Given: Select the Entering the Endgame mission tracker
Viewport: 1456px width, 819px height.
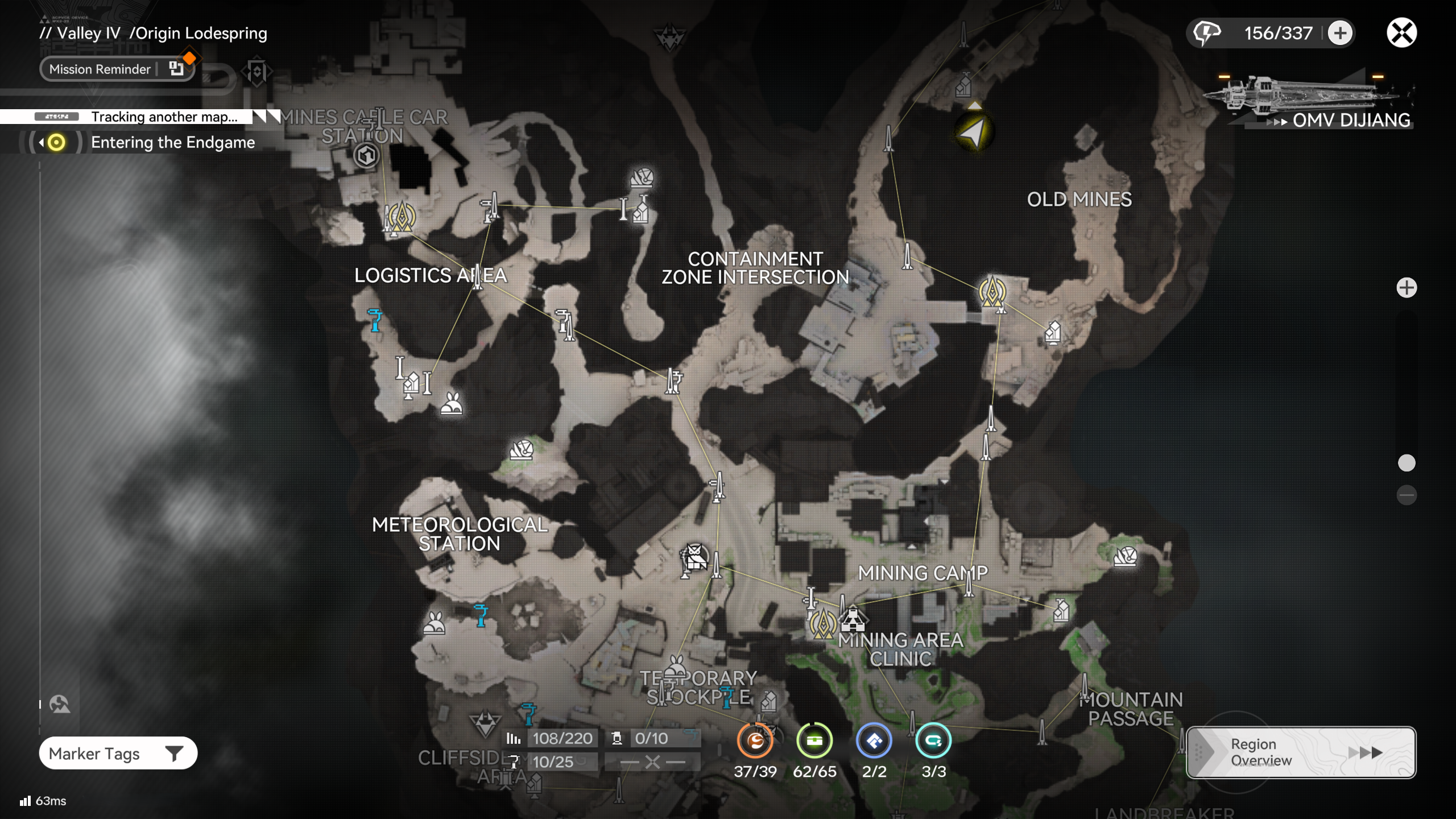Looking at the screenshot, I should pos(172,142).
